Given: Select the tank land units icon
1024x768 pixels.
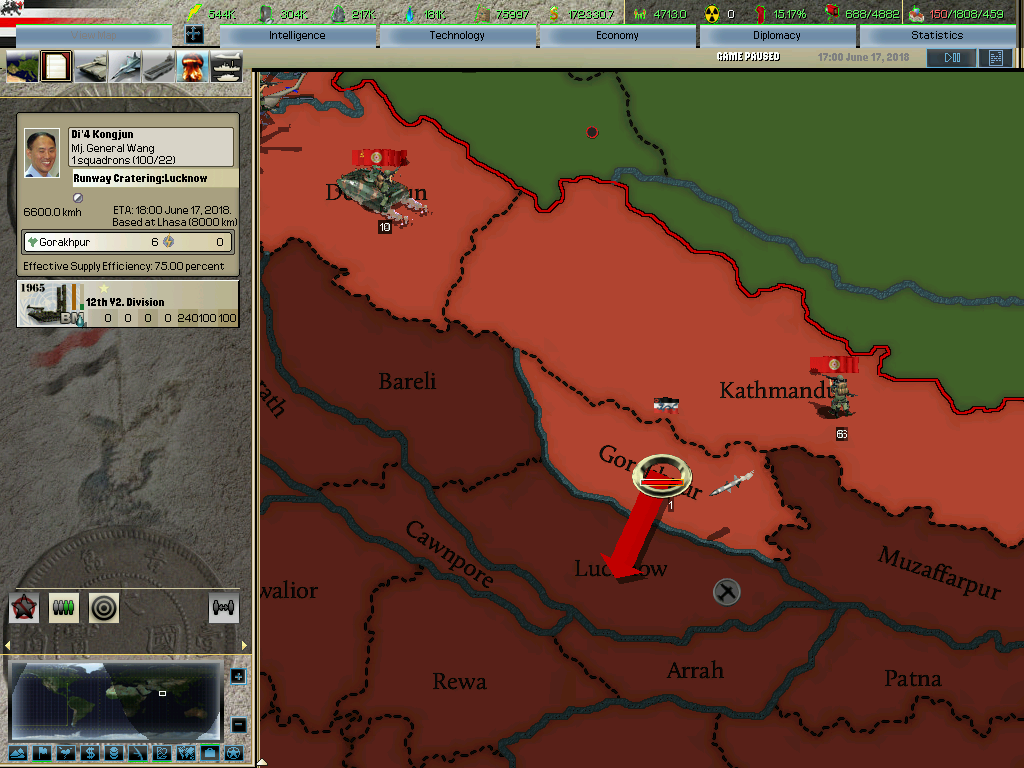Looking at the screenshot, I should point(92,67).
